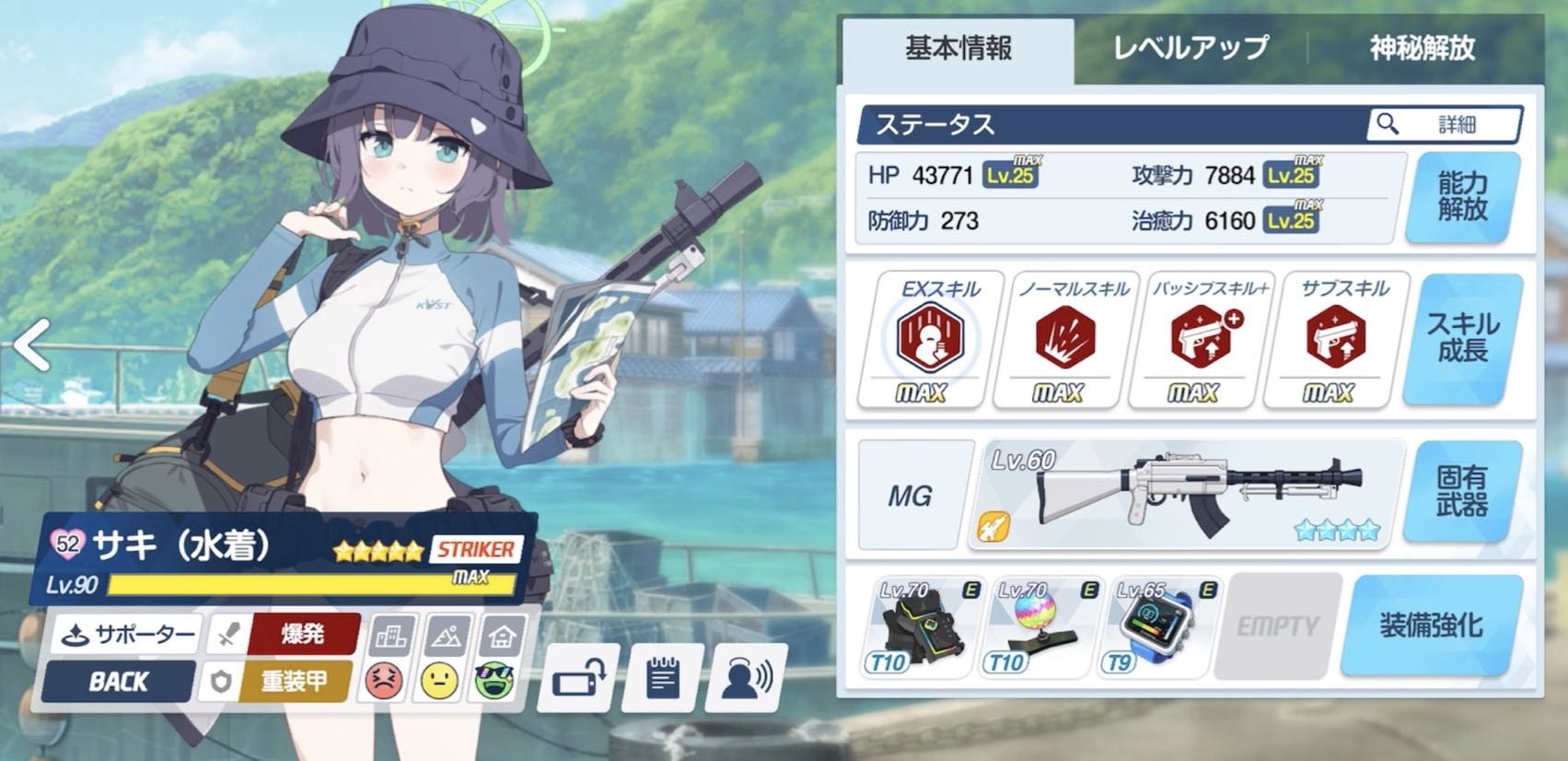
Task: Open the T10 rainbow hairpin equipment slot
Action: click(1040, 626)
